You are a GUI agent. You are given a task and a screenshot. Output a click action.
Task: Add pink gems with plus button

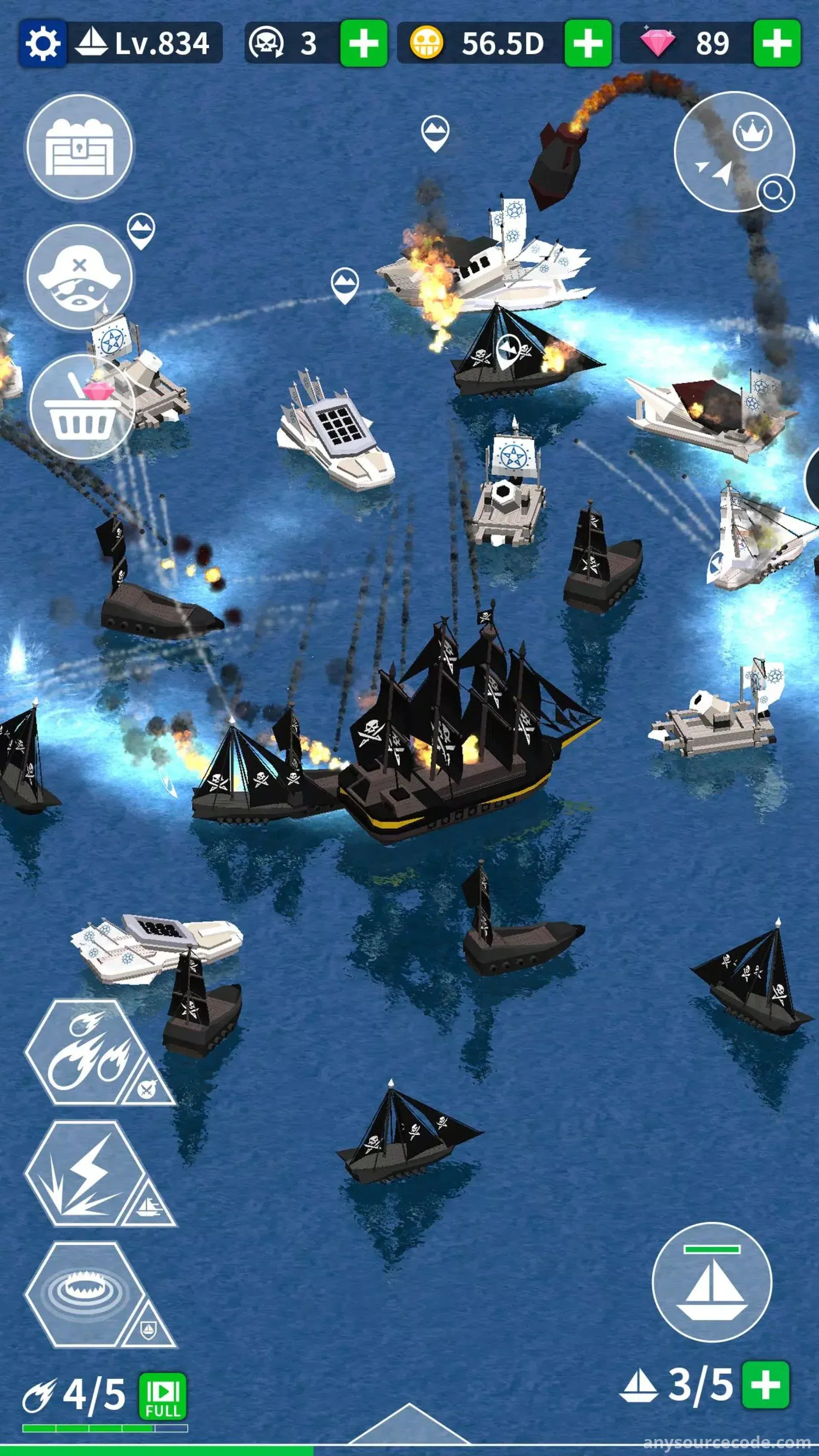point(777,43)
